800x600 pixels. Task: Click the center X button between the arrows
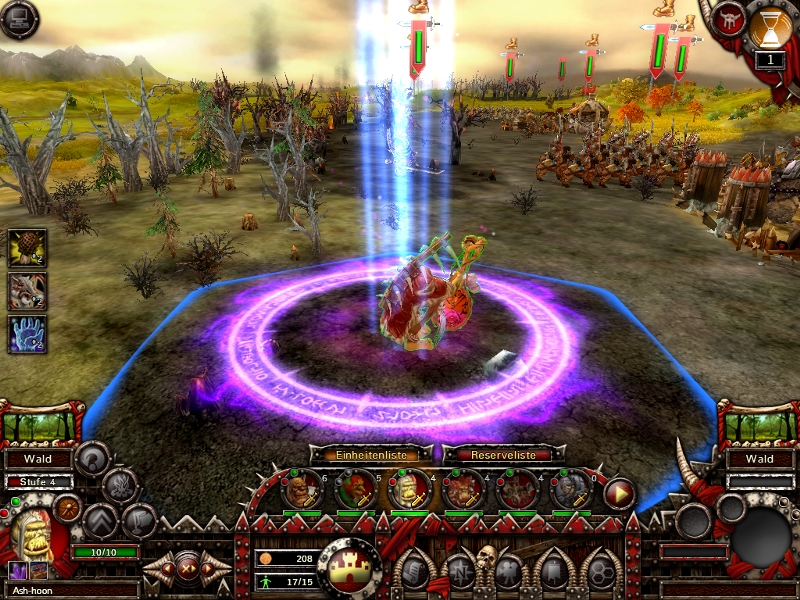tap(187, 569)
